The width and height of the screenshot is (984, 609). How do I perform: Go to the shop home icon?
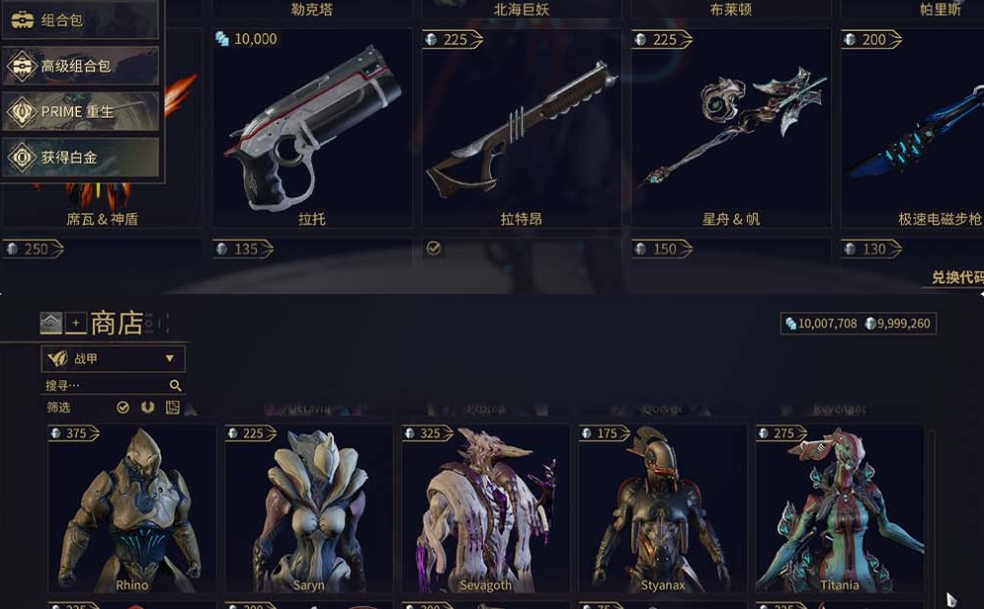pyautogui.click(x=51, y=323)
